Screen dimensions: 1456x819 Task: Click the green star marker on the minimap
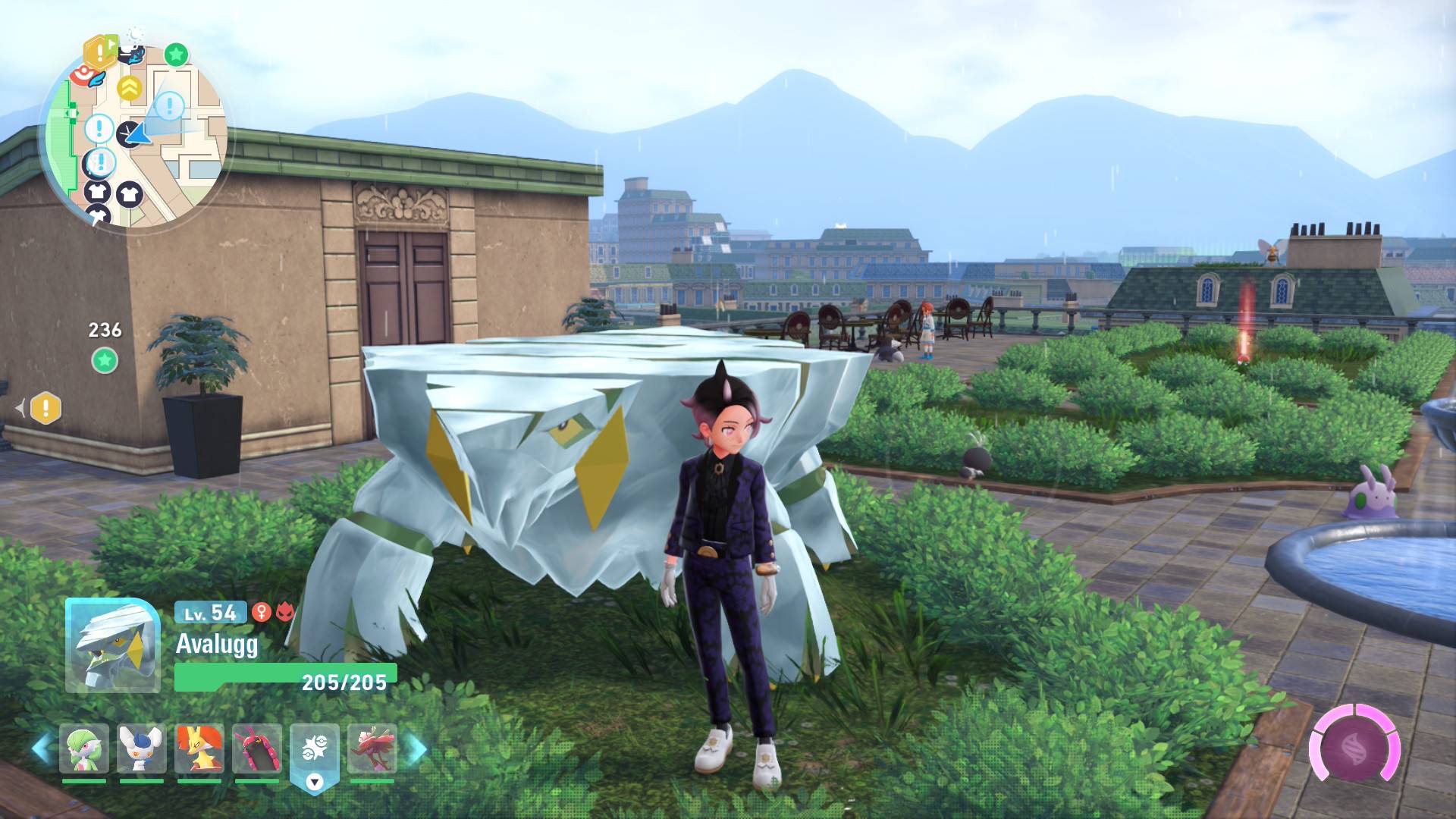[176, 55]
